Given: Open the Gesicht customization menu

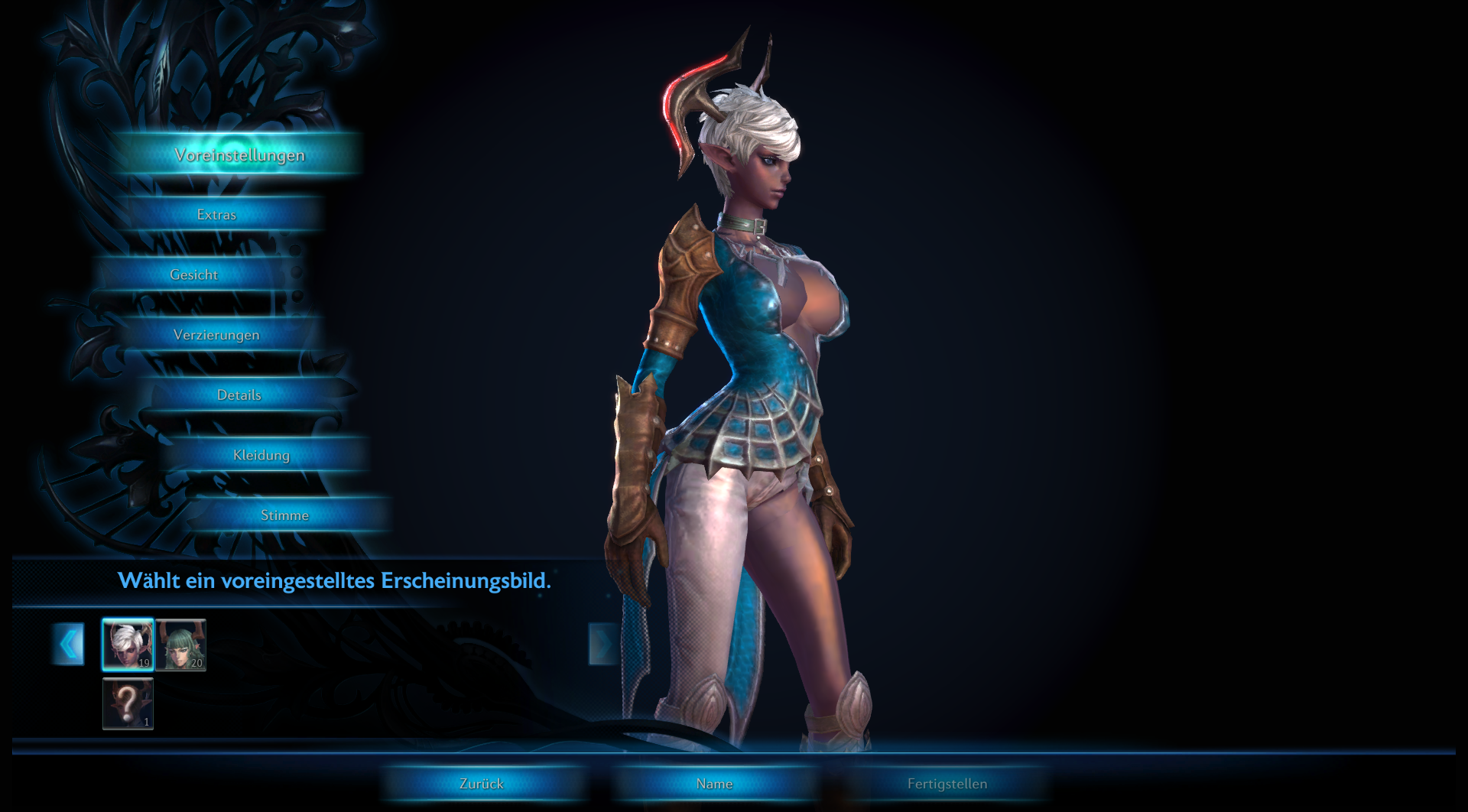Looking at the screenshot, I should pos(194,275).
